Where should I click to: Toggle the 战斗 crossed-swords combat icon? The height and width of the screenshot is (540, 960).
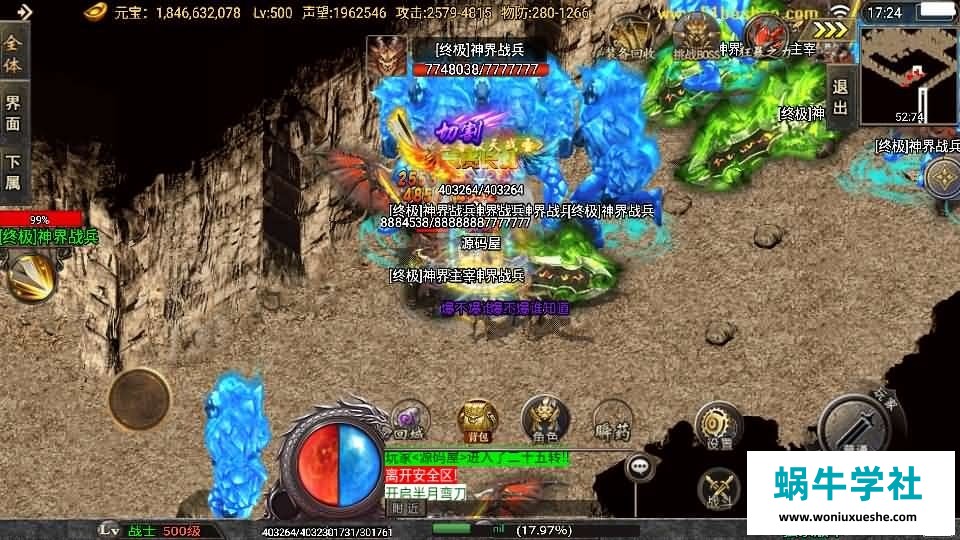(718, 486)
